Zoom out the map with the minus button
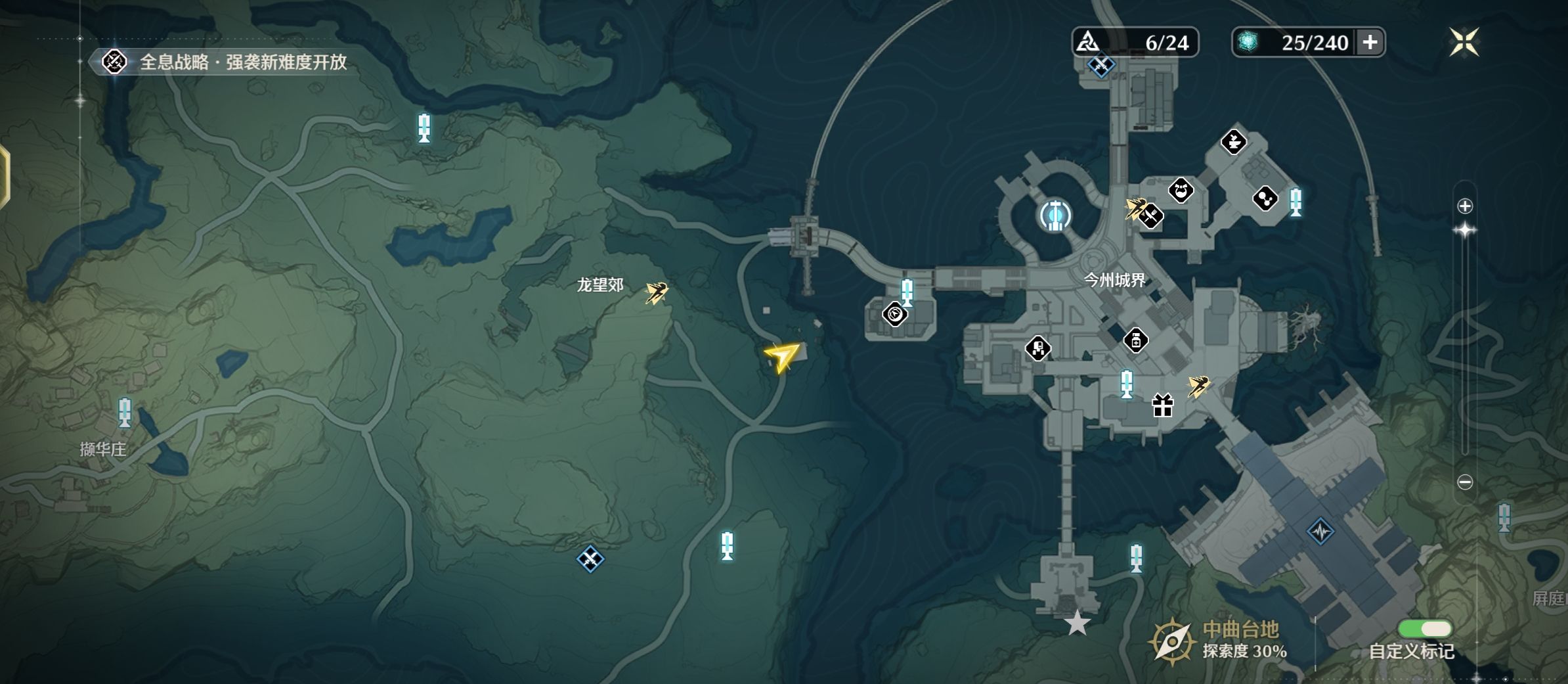The image size is (1568, 684). [1465, 482]
